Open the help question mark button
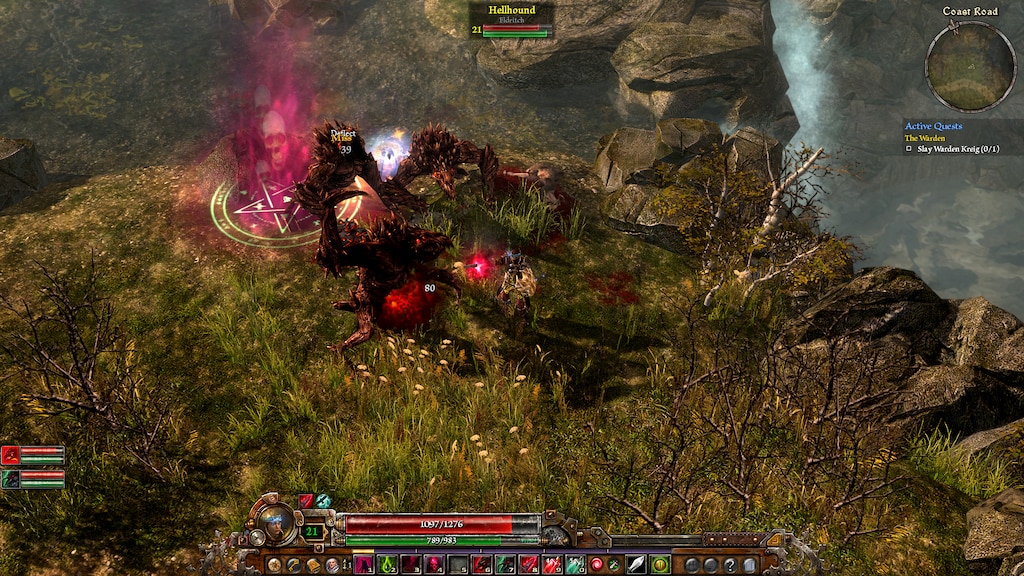The image size is (1024, 576). click(x=731, y=565)
